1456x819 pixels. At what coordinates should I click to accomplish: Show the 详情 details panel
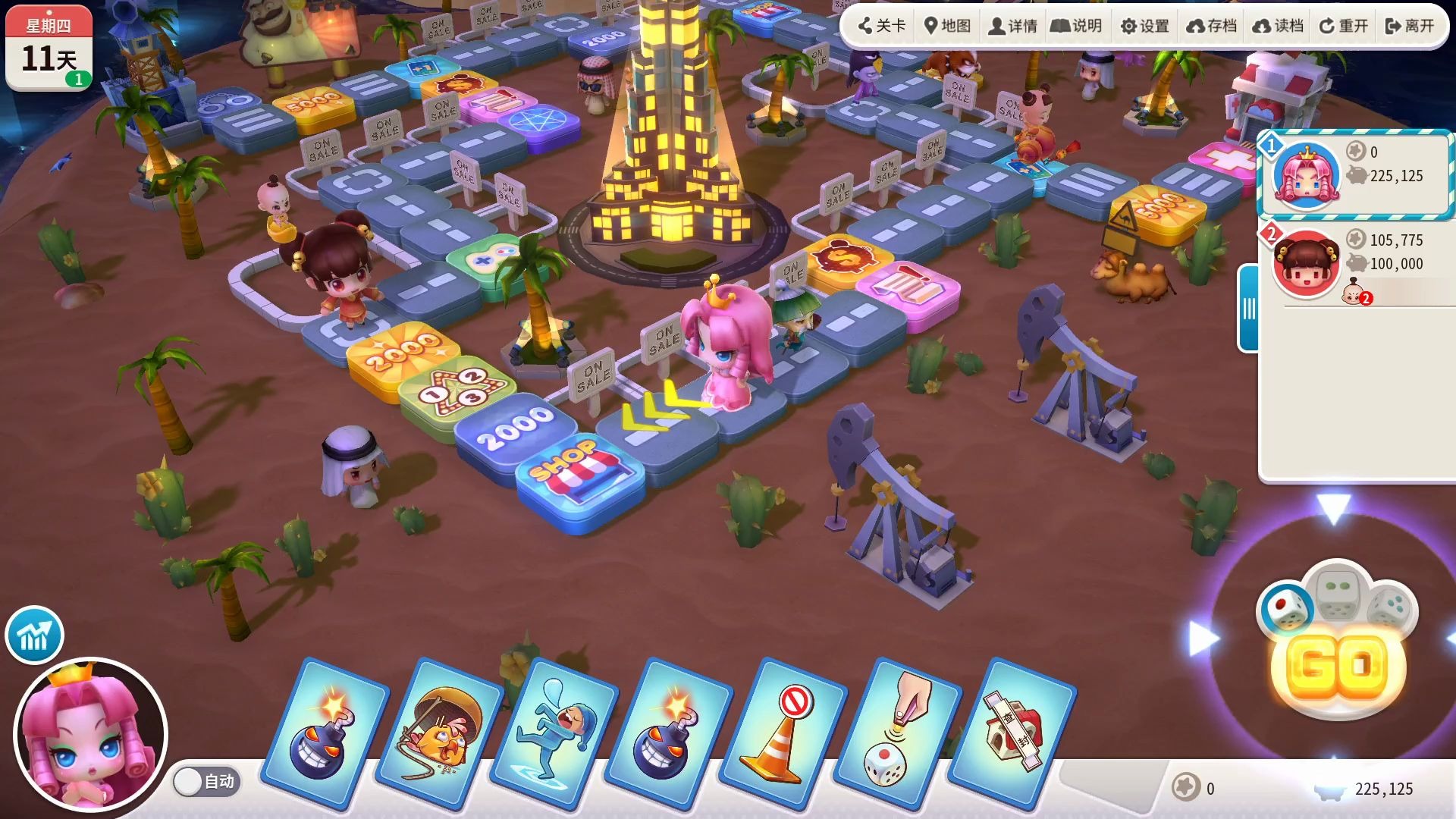(1013, 26)
